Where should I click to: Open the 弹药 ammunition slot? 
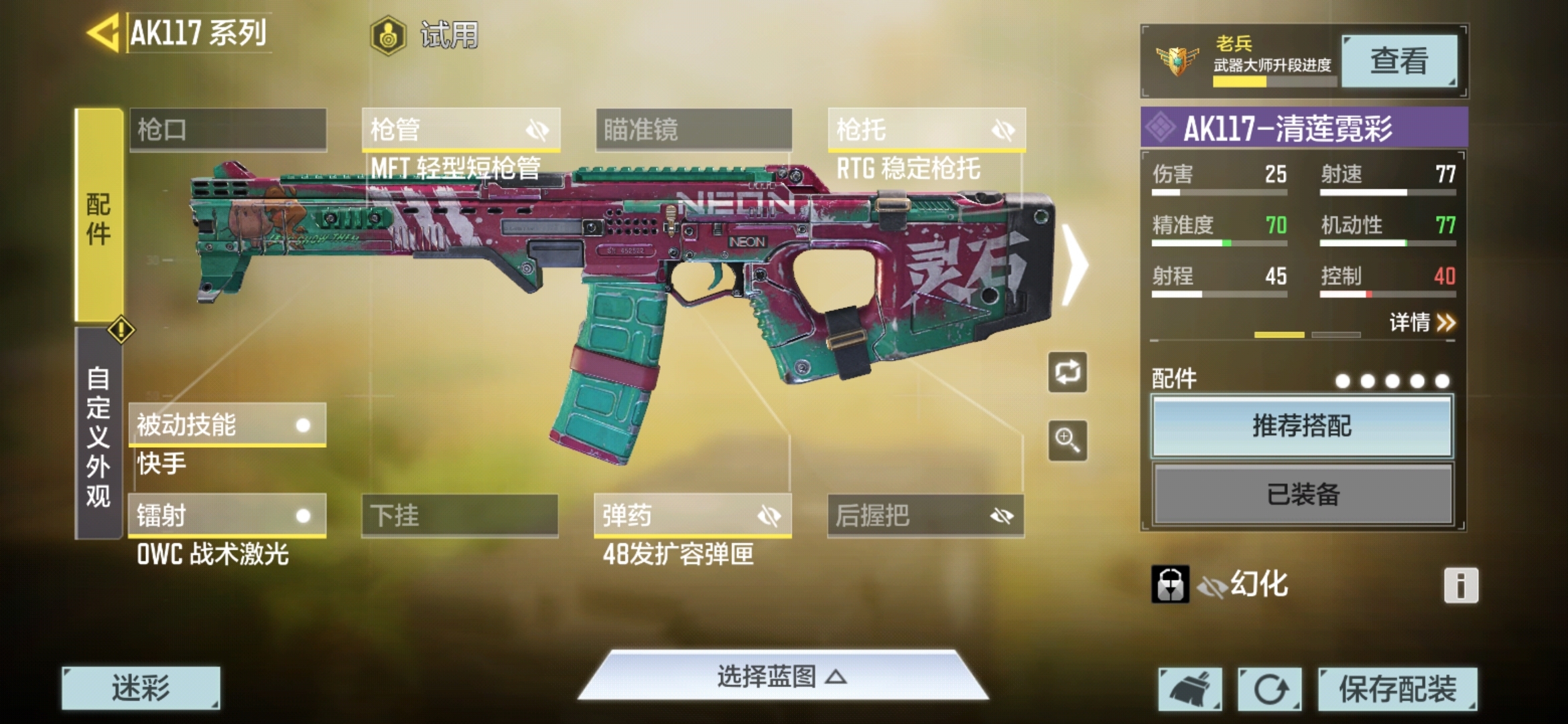(692, 516)
